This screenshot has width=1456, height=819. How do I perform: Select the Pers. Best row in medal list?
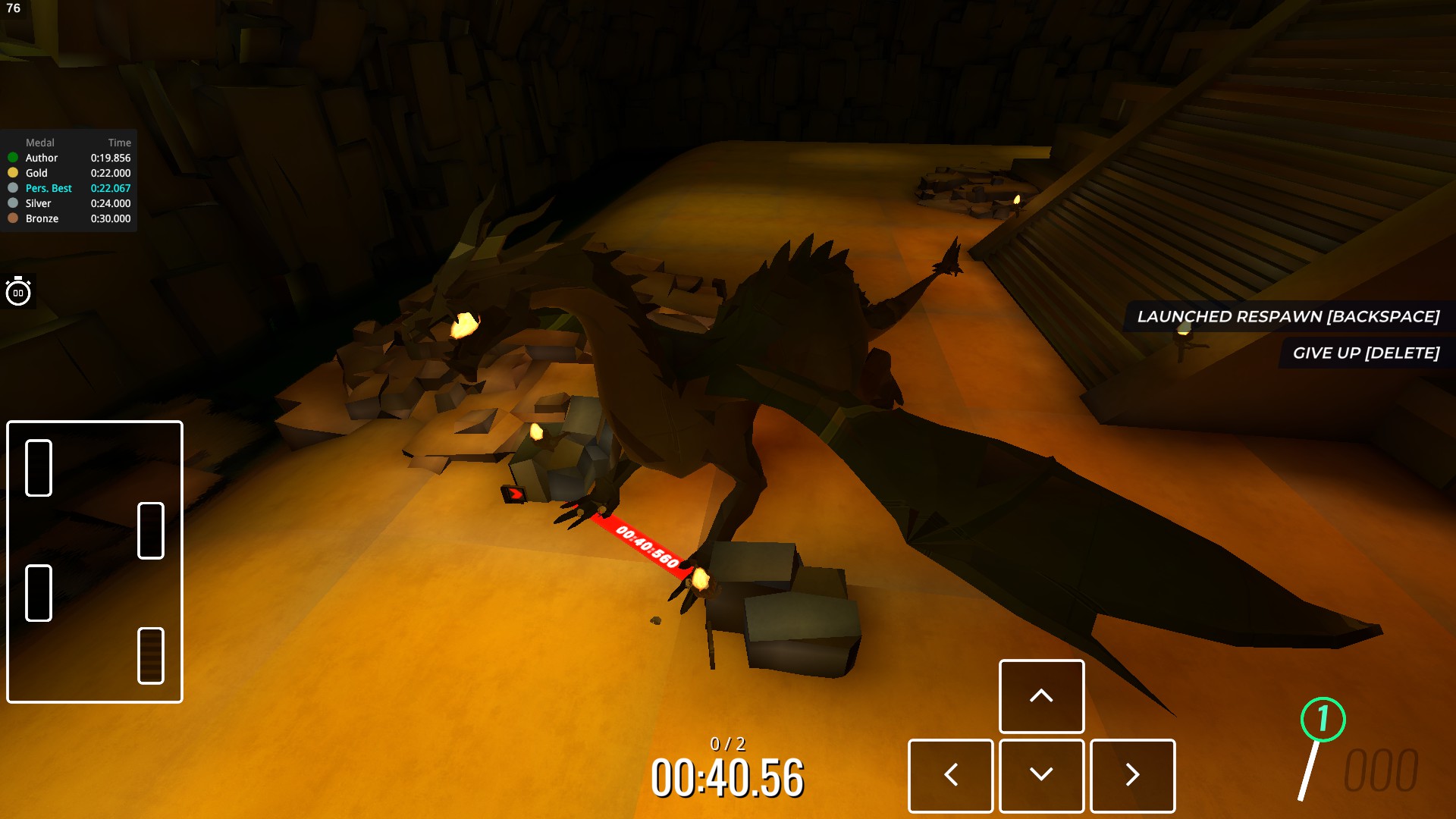68,188
